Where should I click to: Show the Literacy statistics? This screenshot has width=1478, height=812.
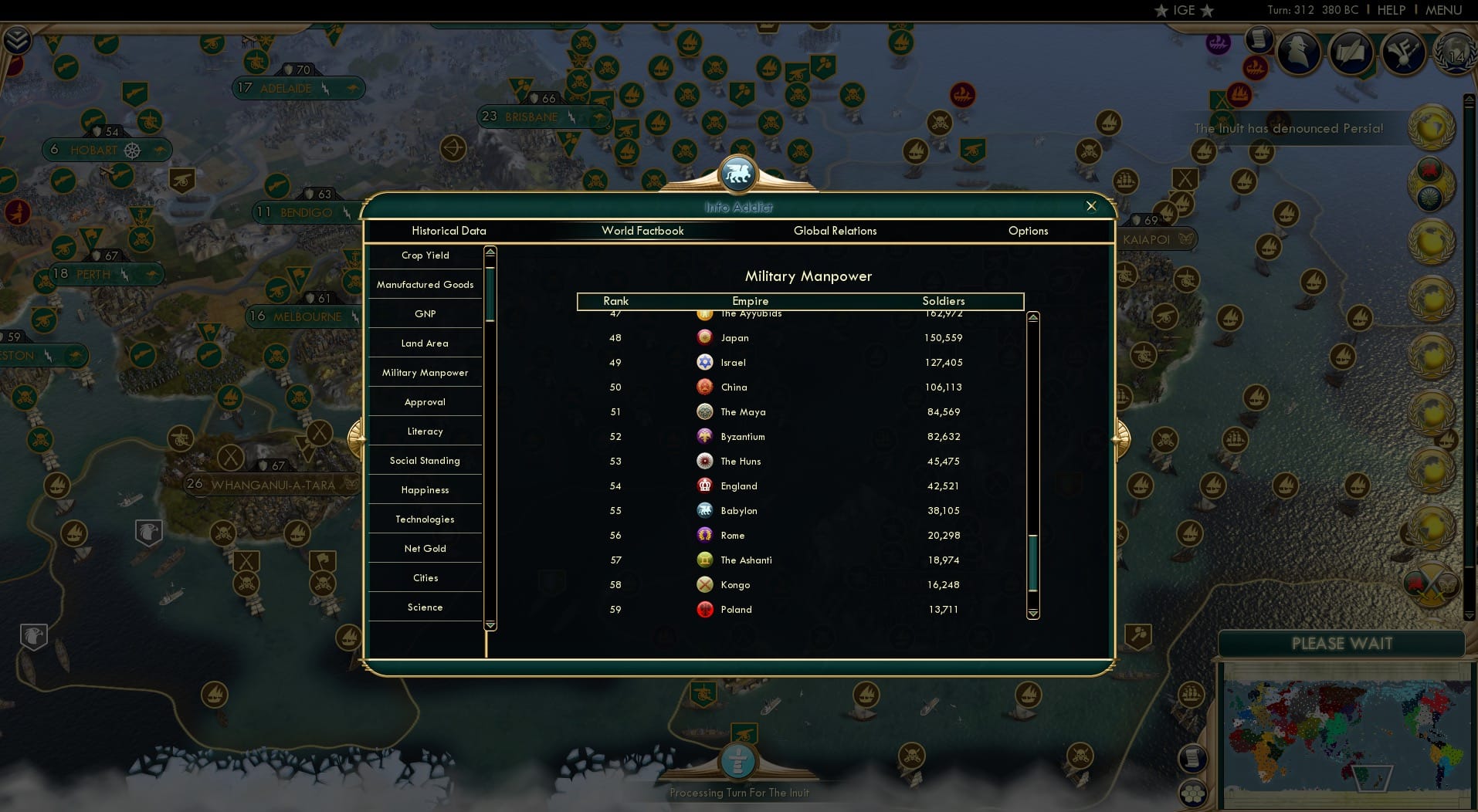pyautogui.click(x=424, y=431)
